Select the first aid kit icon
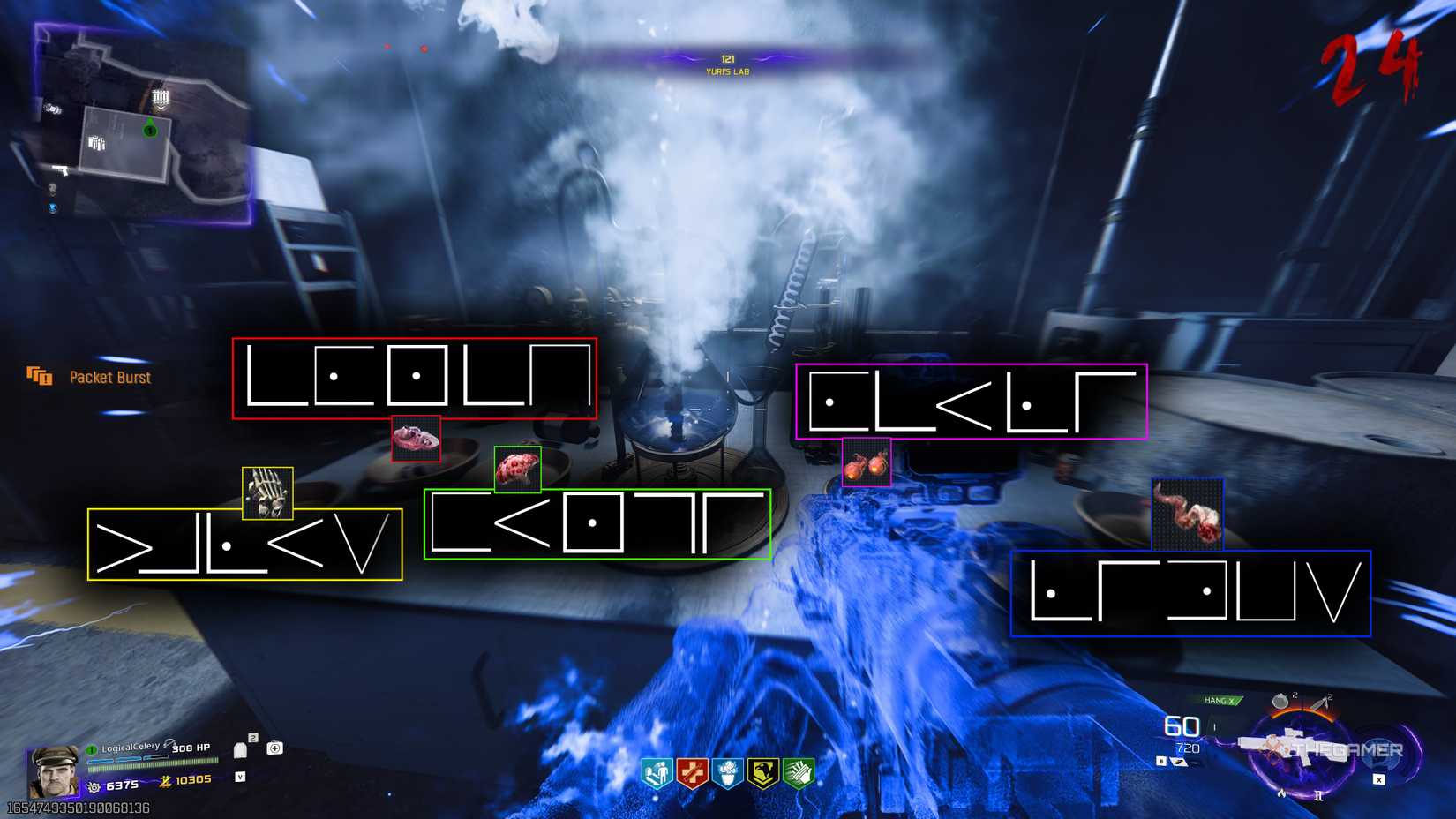This screenshot has width=1456, height=819. click(x=274, y=748)
